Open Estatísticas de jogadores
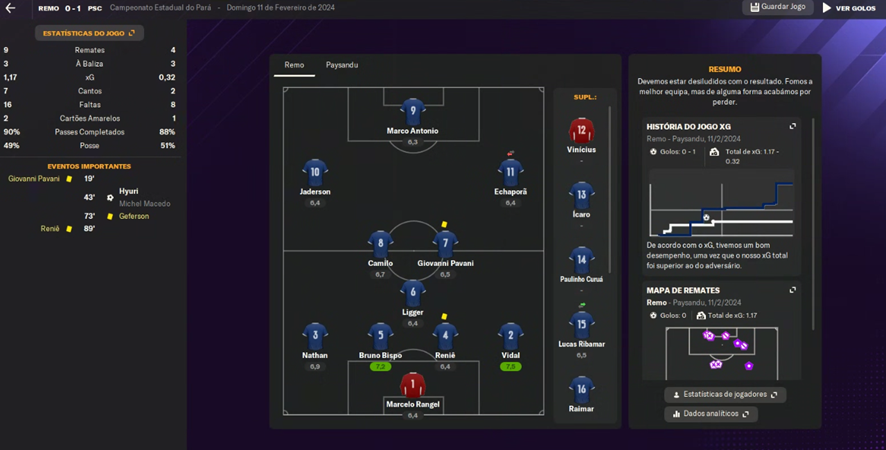 [725, 394]
